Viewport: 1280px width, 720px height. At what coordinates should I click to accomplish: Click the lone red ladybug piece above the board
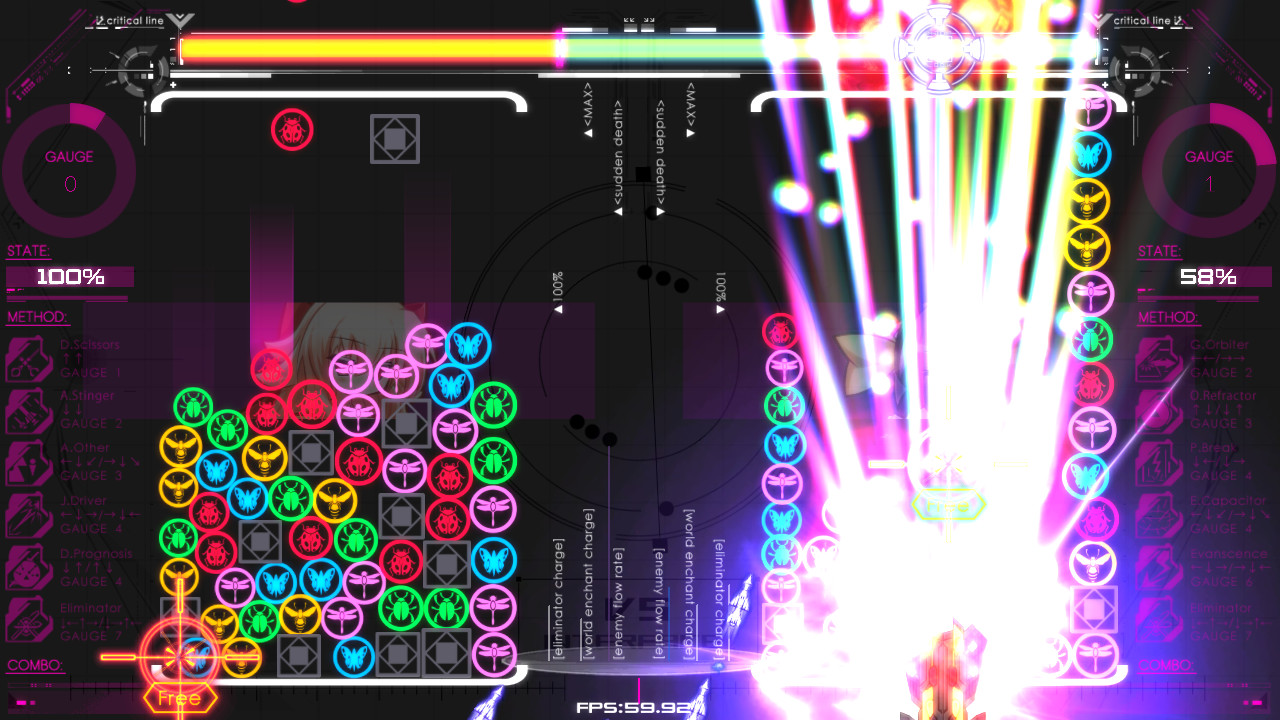292,130
